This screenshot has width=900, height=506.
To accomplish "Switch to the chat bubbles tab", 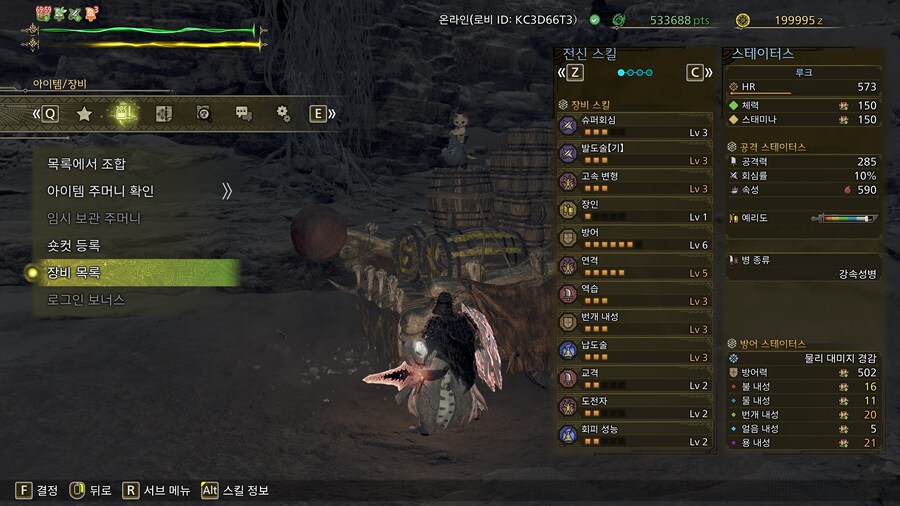I will point(243,114).
